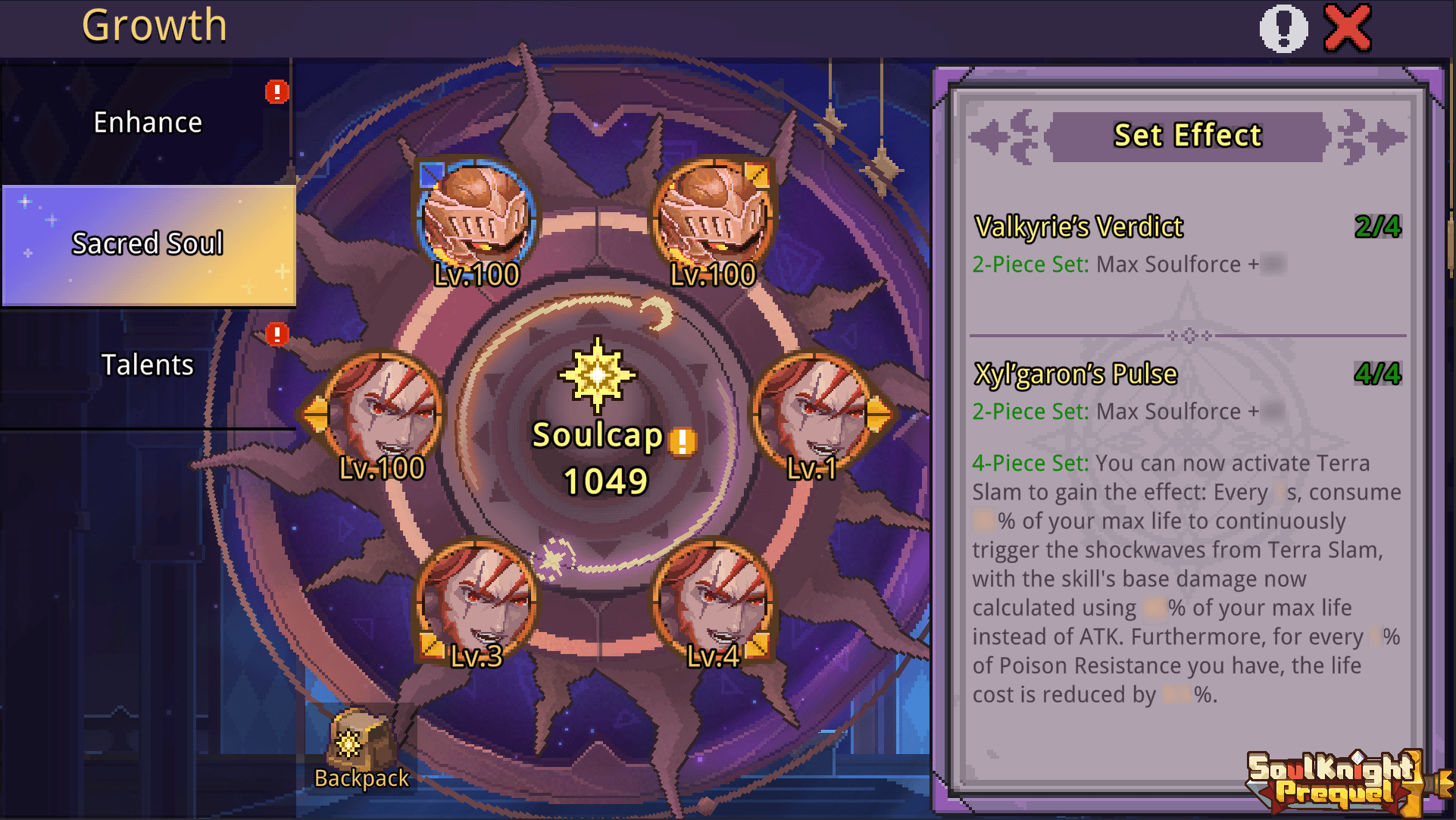Pick the Xyl'garon soul at Lv.4
Viewport: 1456px width, 820px height.
coord(713,601)
